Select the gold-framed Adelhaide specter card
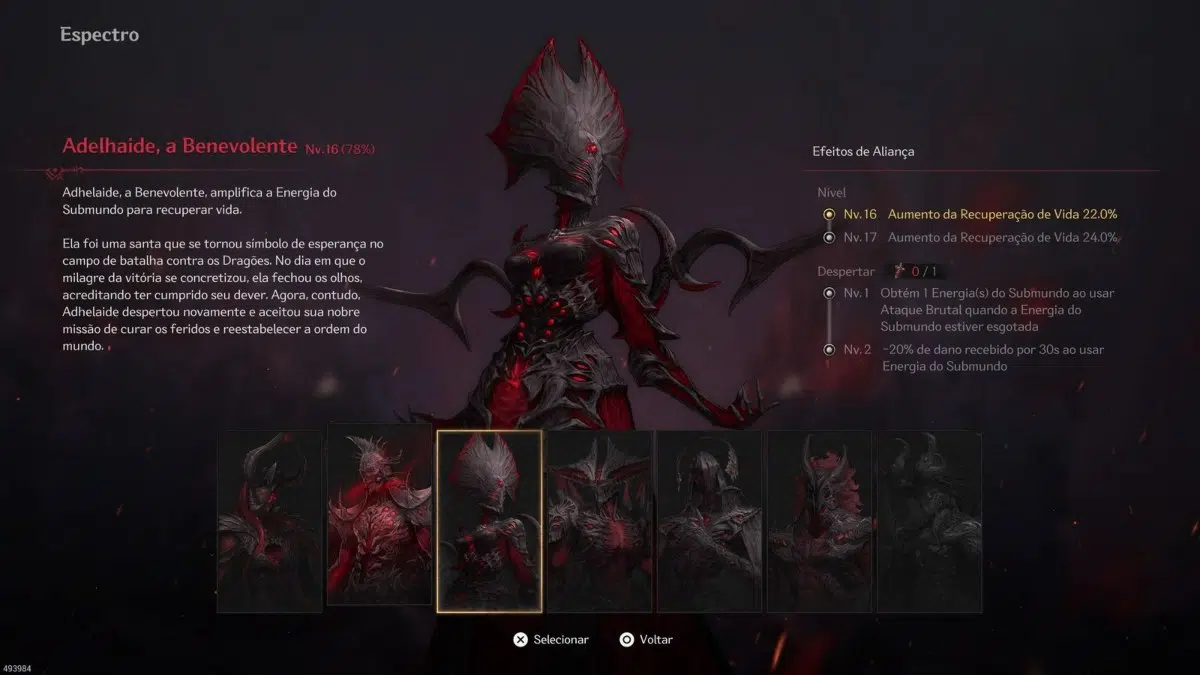1200x675 pixels. click(490, 521)
